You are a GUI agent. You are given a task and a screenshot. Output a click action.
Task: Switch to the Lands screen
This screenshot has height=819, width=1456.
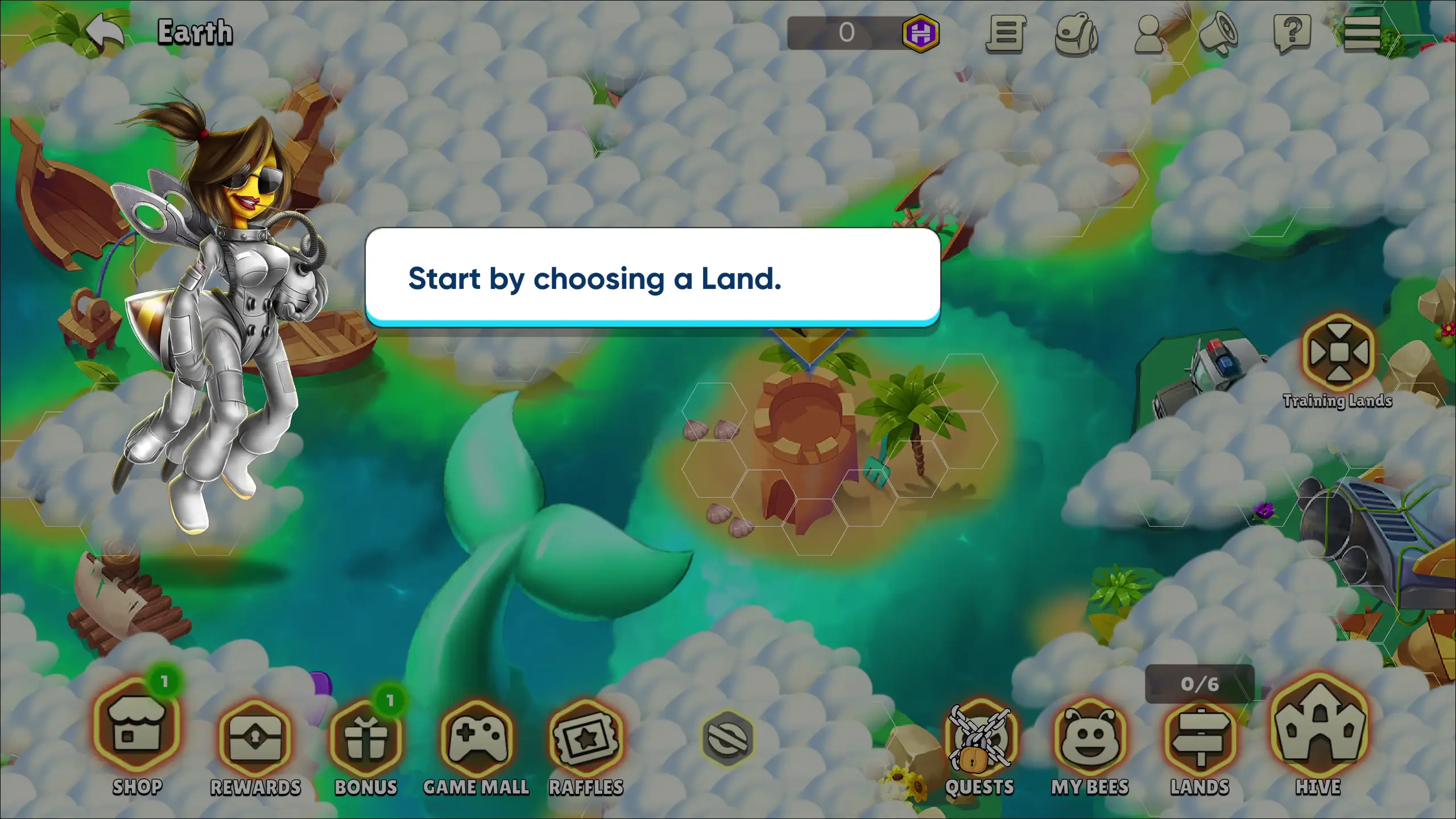point(1200,739)
